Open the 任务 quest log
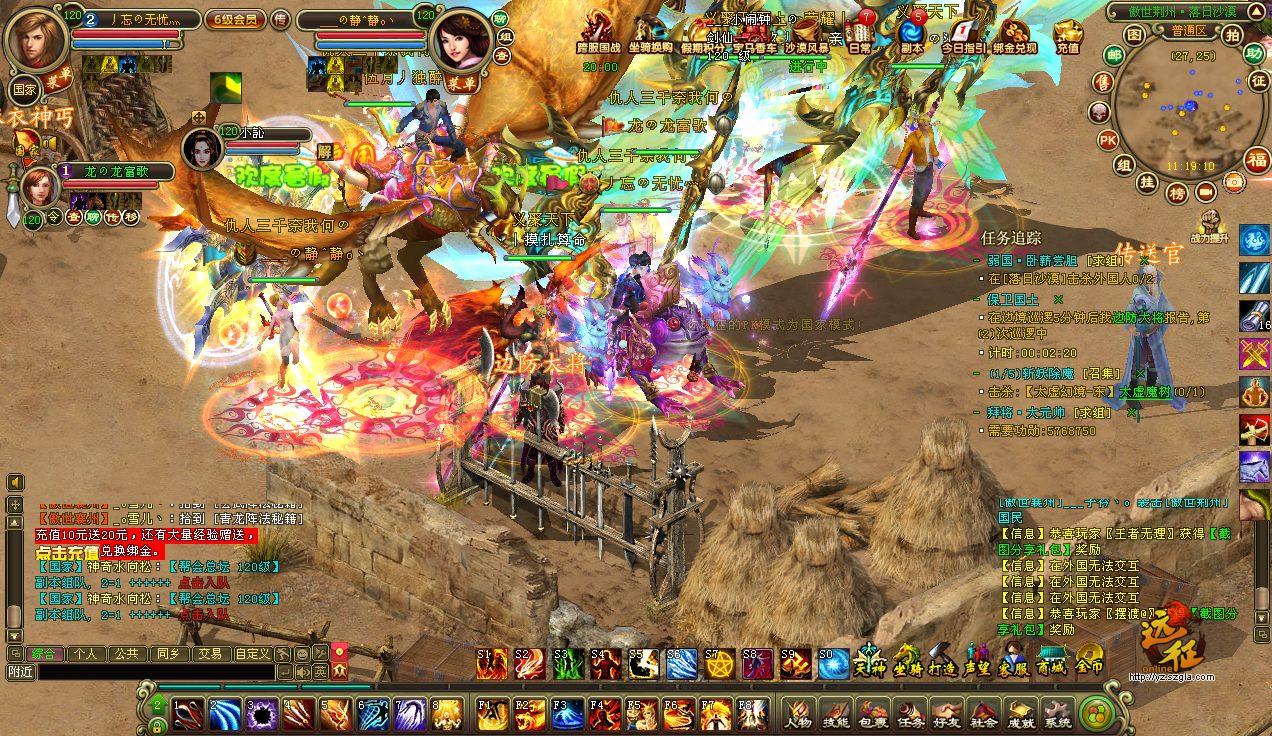 click(910, 713)
